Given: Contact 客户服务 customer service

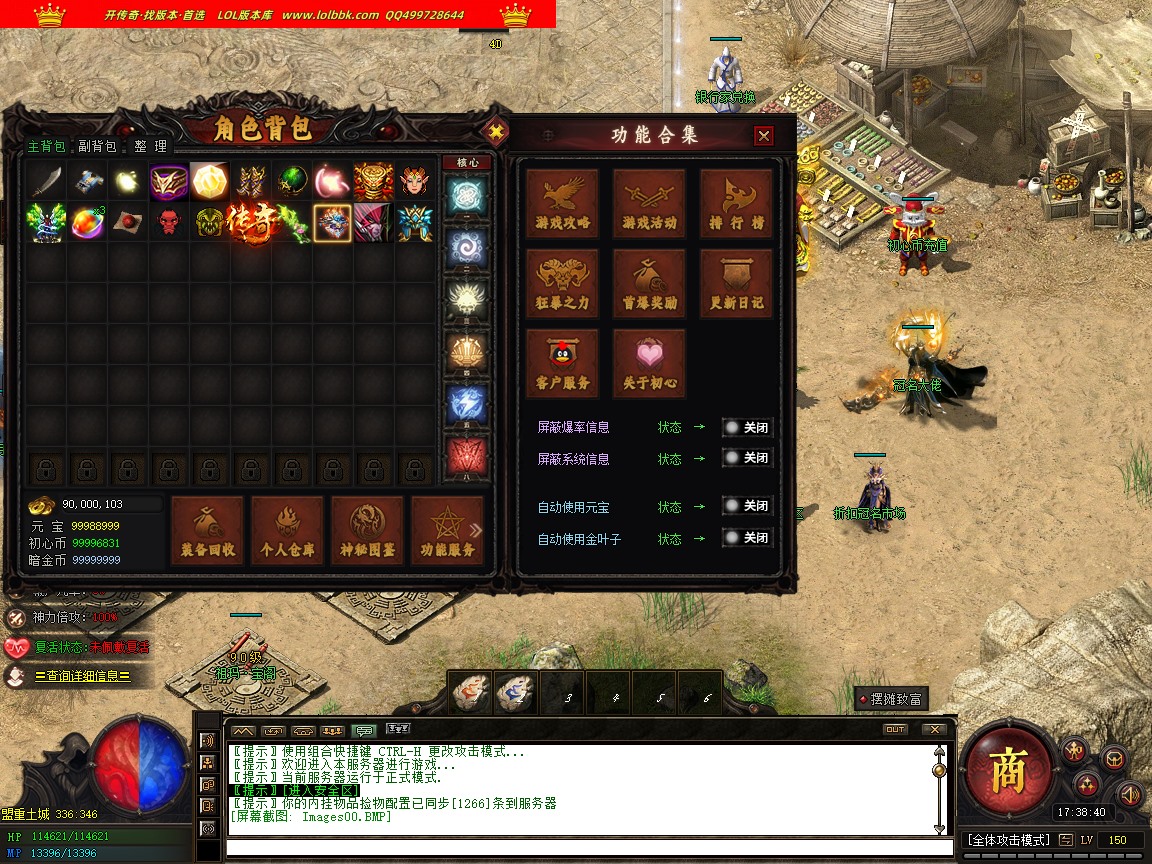Looking at the screenshot, I should 563,363.
